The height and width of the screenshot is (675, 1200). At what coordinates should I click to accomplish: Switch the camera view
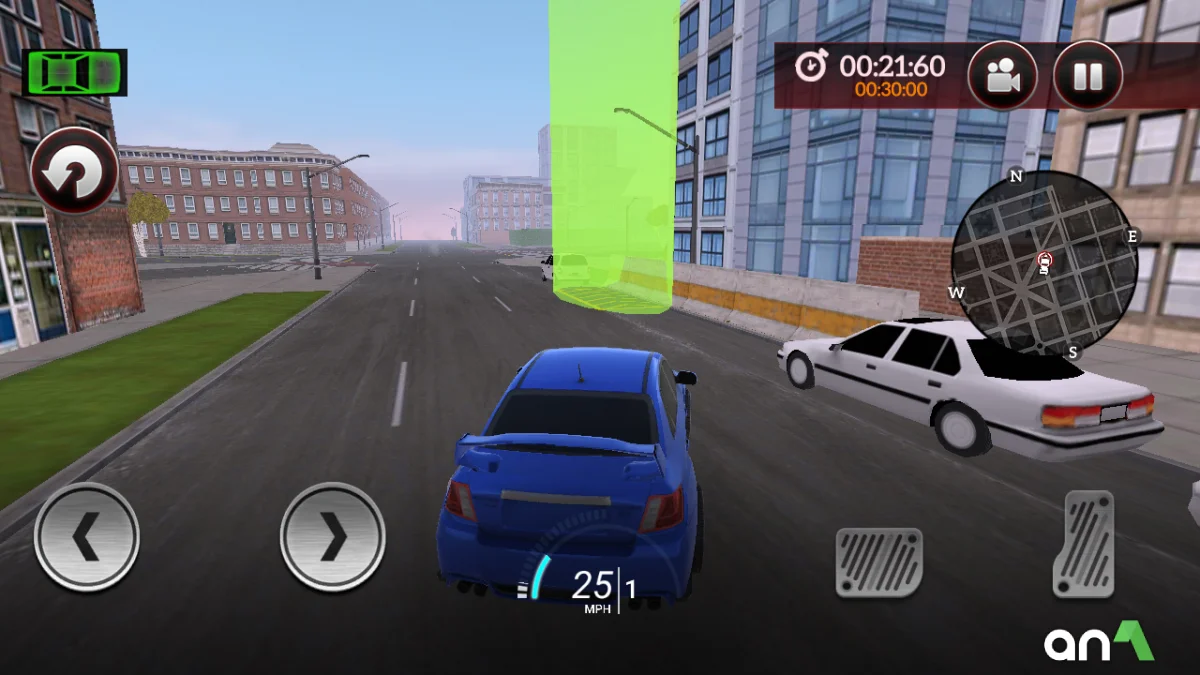pos(1002,76)
